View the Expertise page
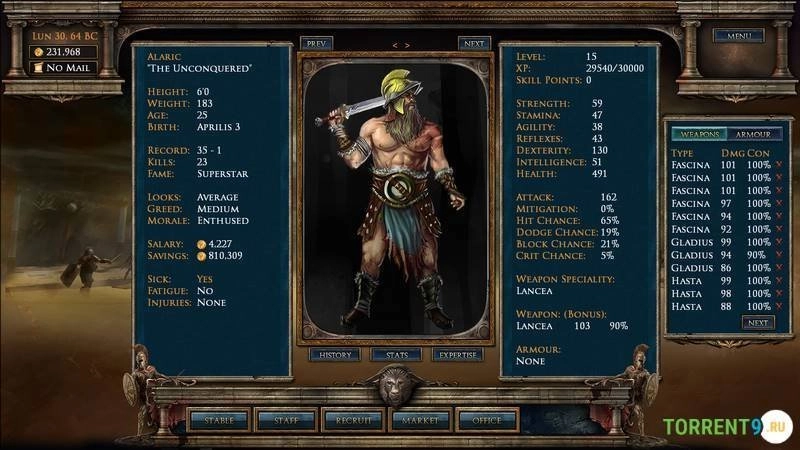The width and height of the screenshot is (800, 450). pyautogui.click(x=458, y=355)
